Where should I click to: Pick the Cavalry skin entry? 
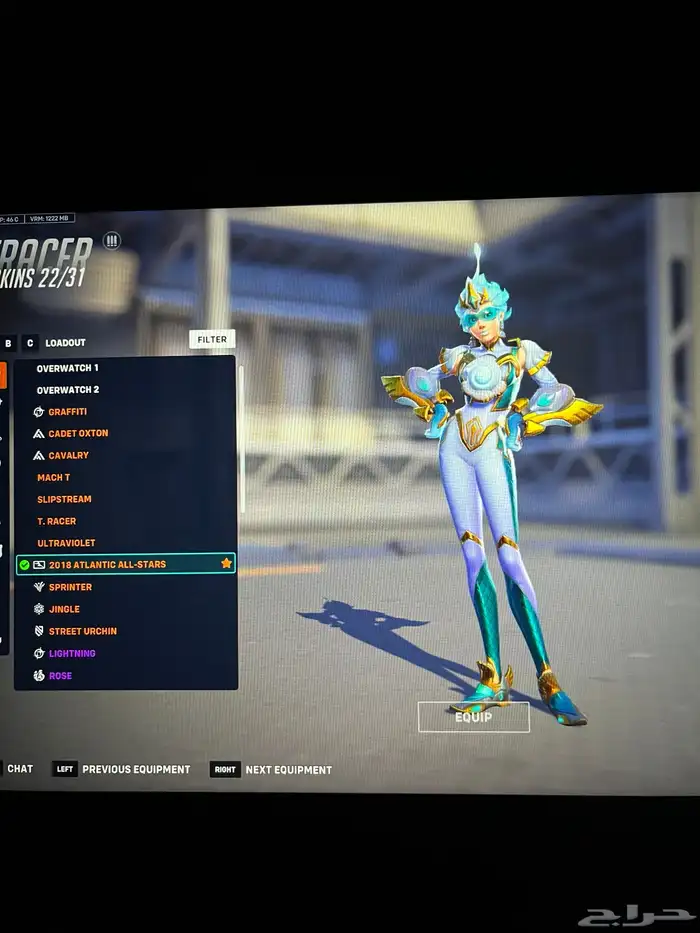[68, 456]
